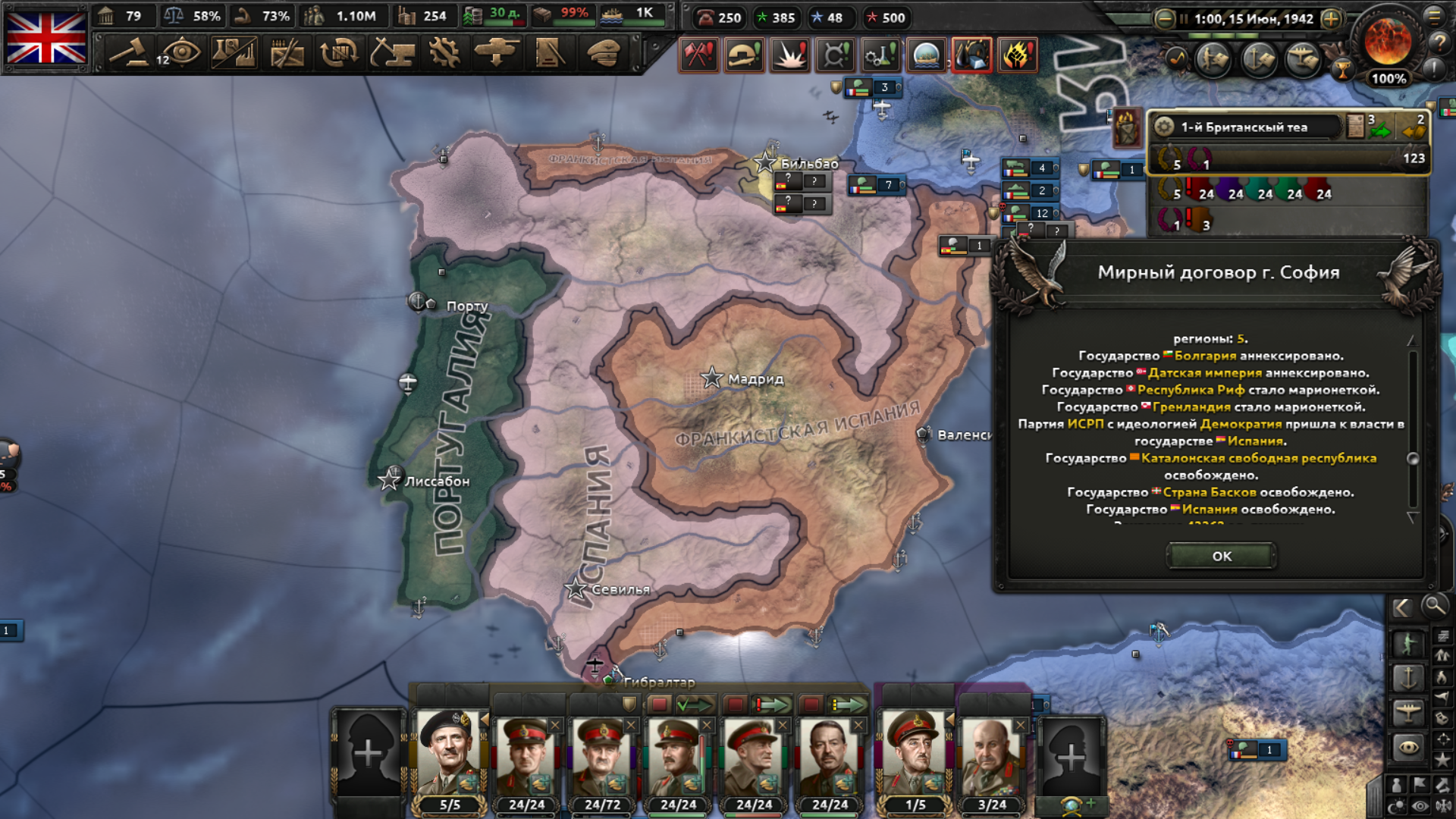Switch to the naval anchor map mode
Viewport: 1456px width, 819px height.
(x=1408, y=677)
